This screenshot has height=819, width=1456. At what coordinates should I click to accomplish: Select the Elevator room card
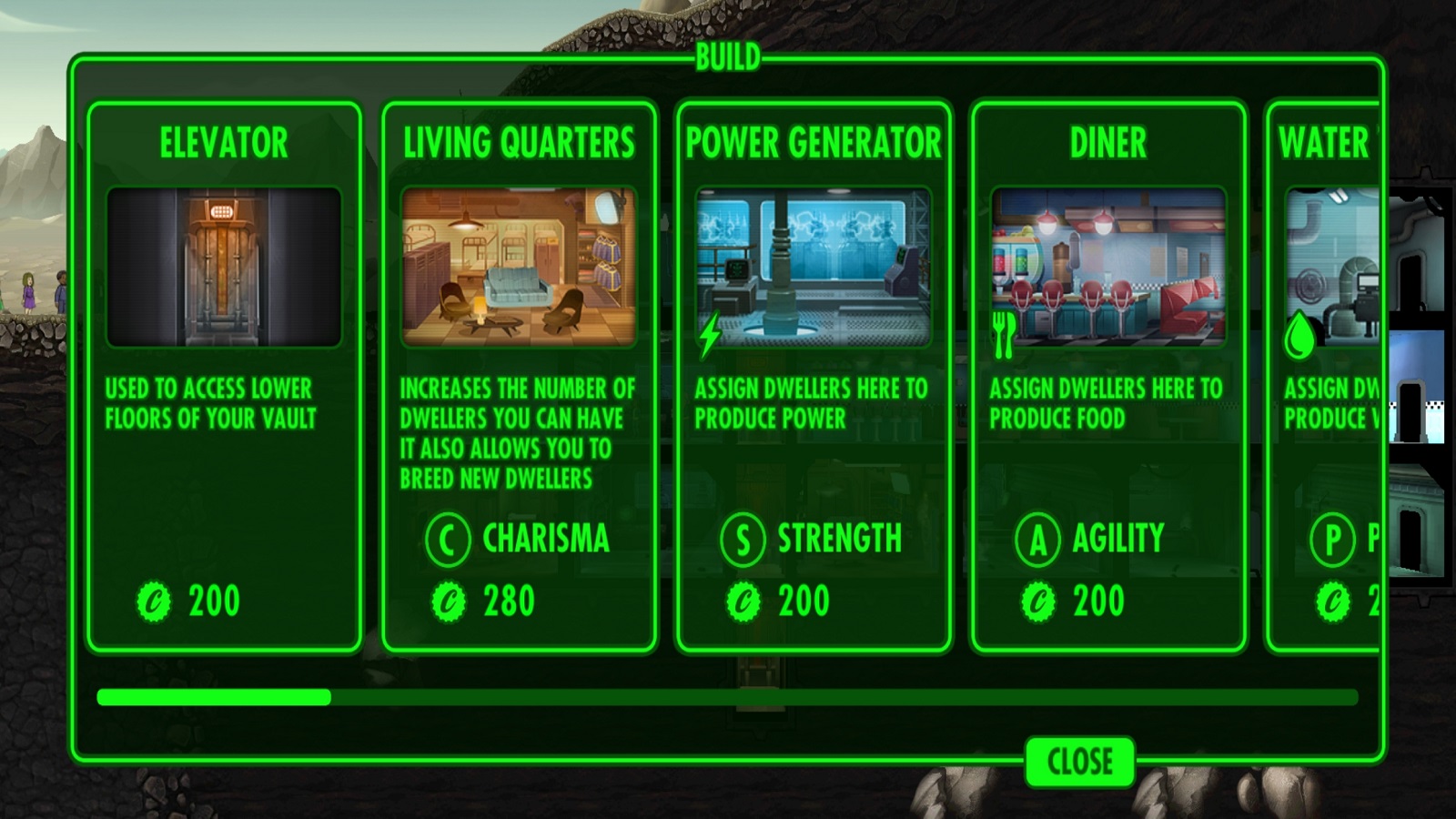point(224,377)
